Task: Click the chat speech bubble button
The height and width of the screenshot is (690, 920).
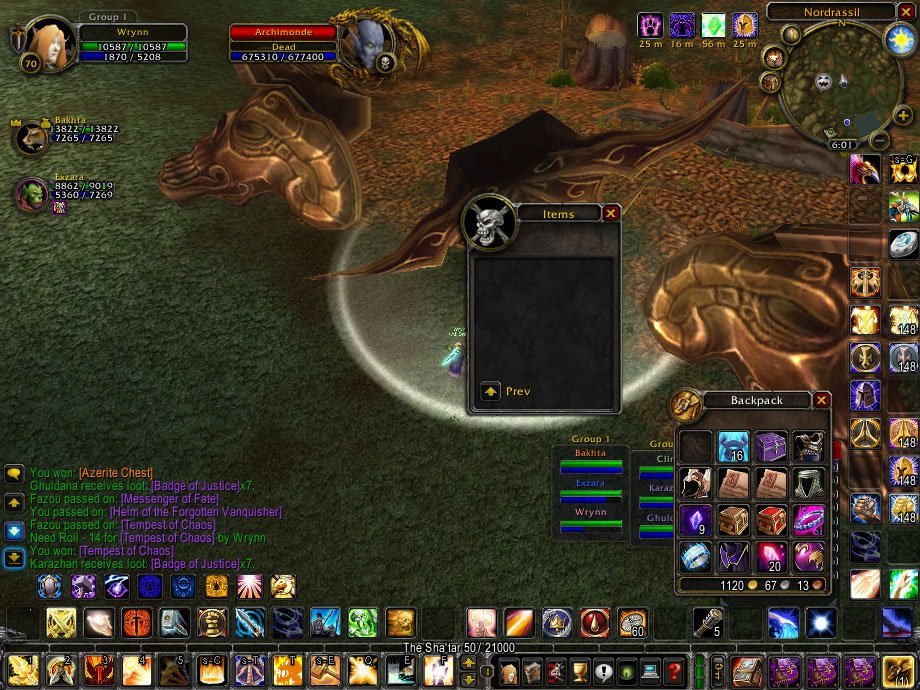Action: click(x=14, y=475)
